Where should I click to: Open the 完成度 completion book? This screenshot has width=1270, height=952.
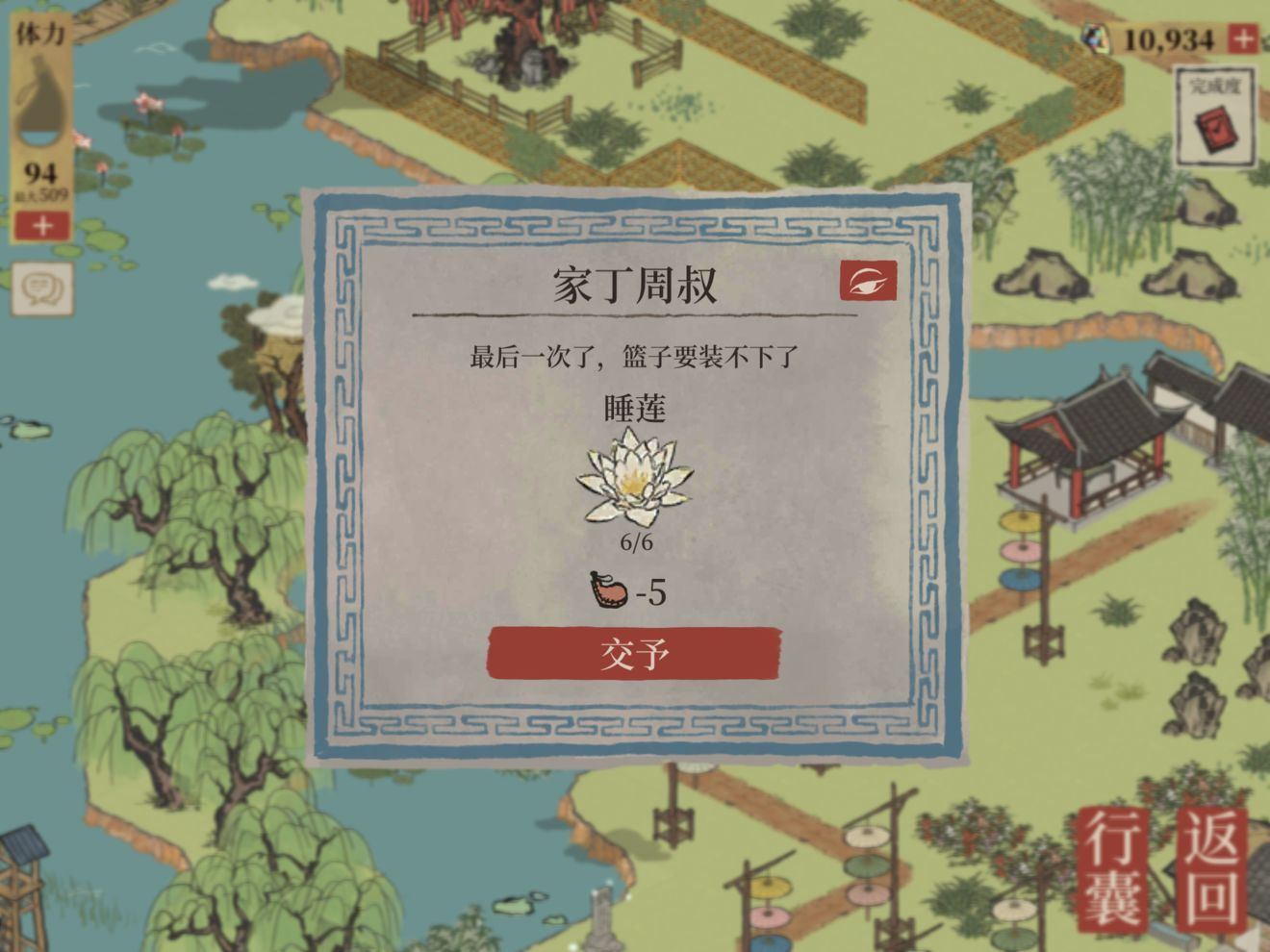click(x=1216, y=119)
